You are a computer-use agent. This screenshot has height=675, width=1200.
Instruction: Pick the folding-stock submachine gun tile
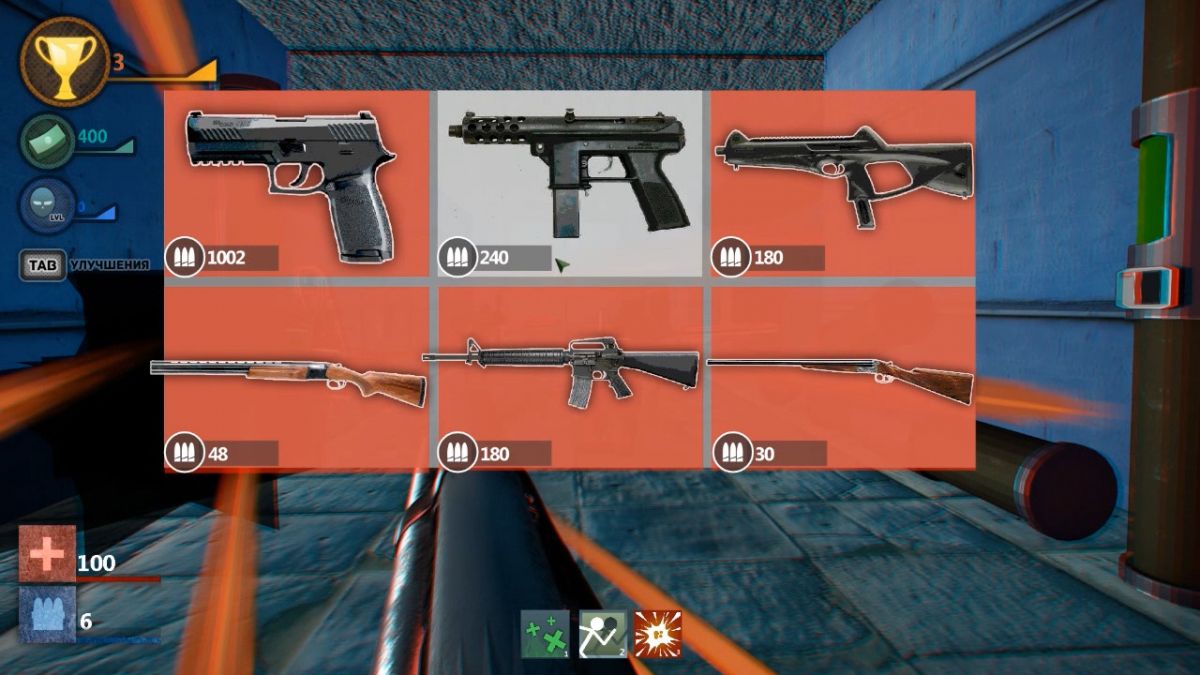(843, 183)
